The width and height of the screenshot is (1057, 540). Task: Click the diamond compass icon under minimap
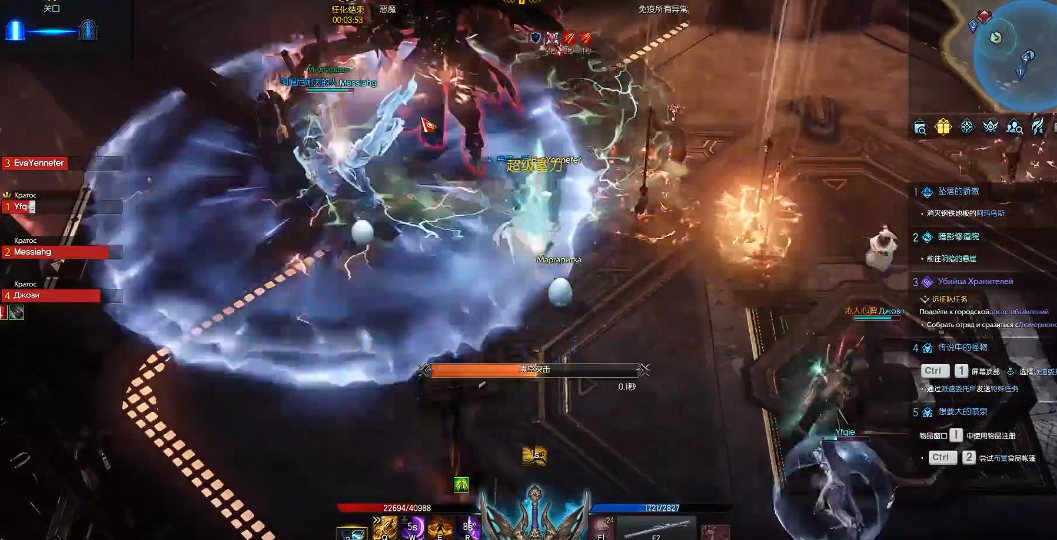click(966, 127)
